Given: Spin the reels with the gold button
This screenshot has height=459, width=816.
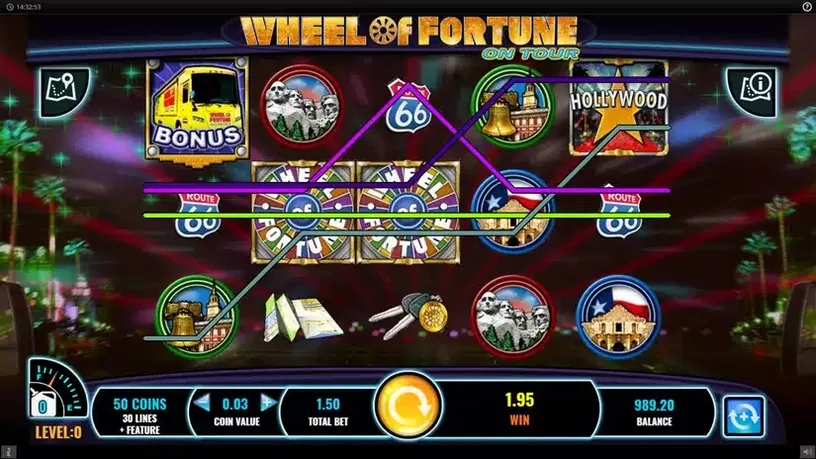Looking at the screenshot, I should point(407,408).
